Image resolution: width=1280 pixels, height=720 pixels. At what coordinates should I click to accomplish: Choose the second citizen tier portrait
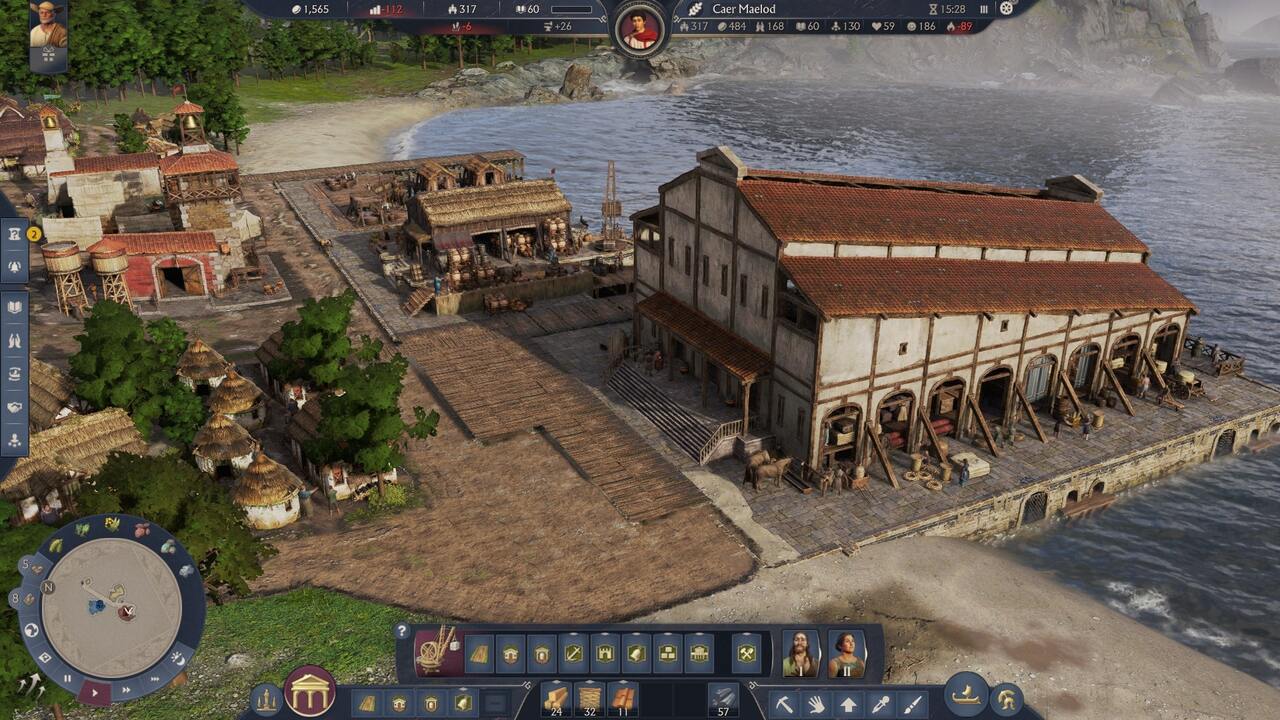point(846,653)
